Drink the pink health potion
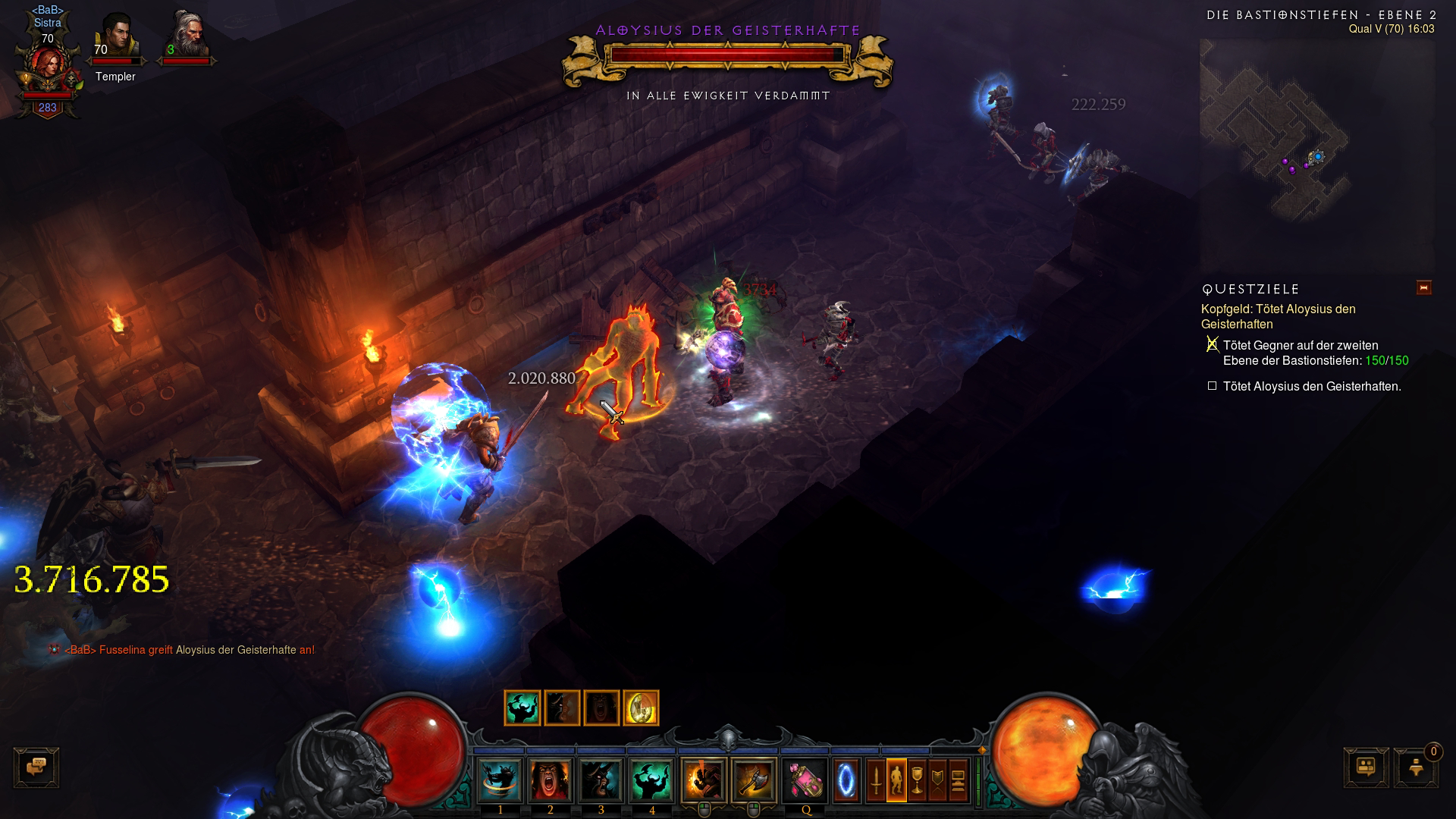This screenshot has width=1456, height=819. [x=805, y=780]
